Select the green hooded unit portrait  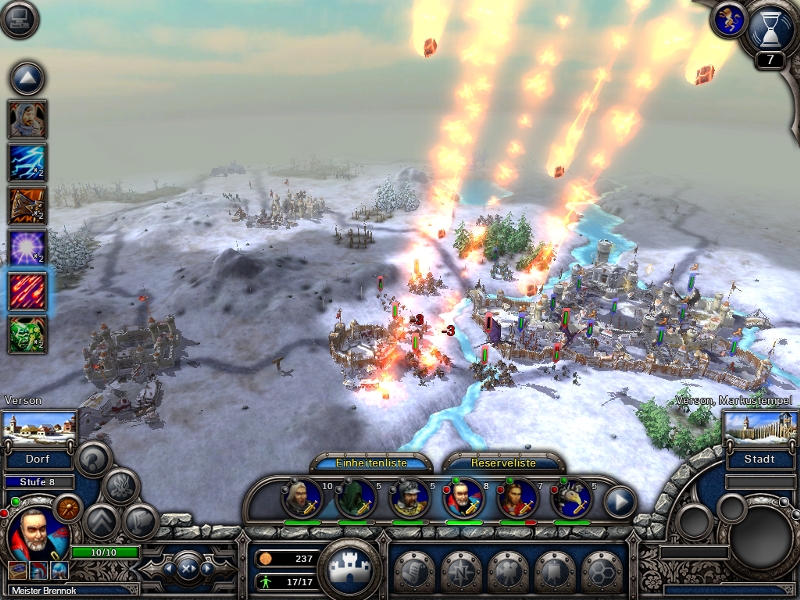(x=355, y=497)
